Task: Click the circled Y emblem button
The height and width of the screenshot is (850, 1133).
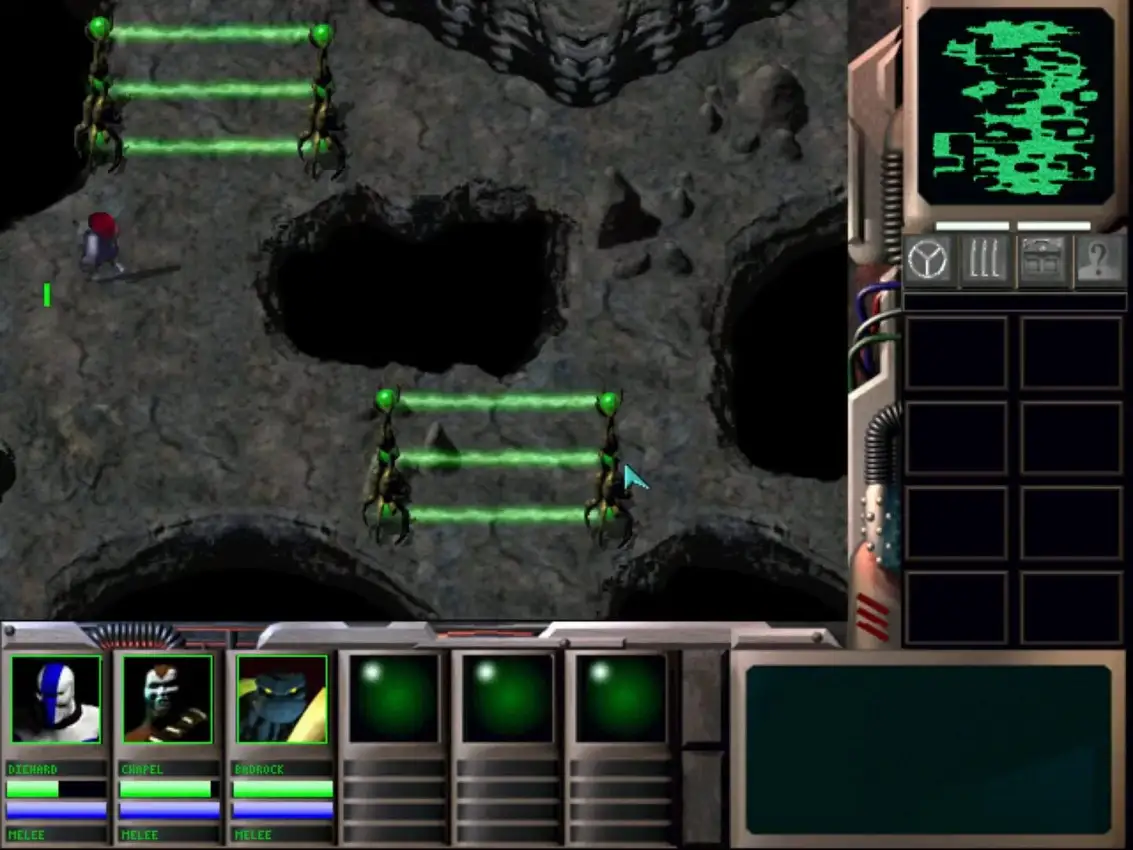Action: point(929,262)
